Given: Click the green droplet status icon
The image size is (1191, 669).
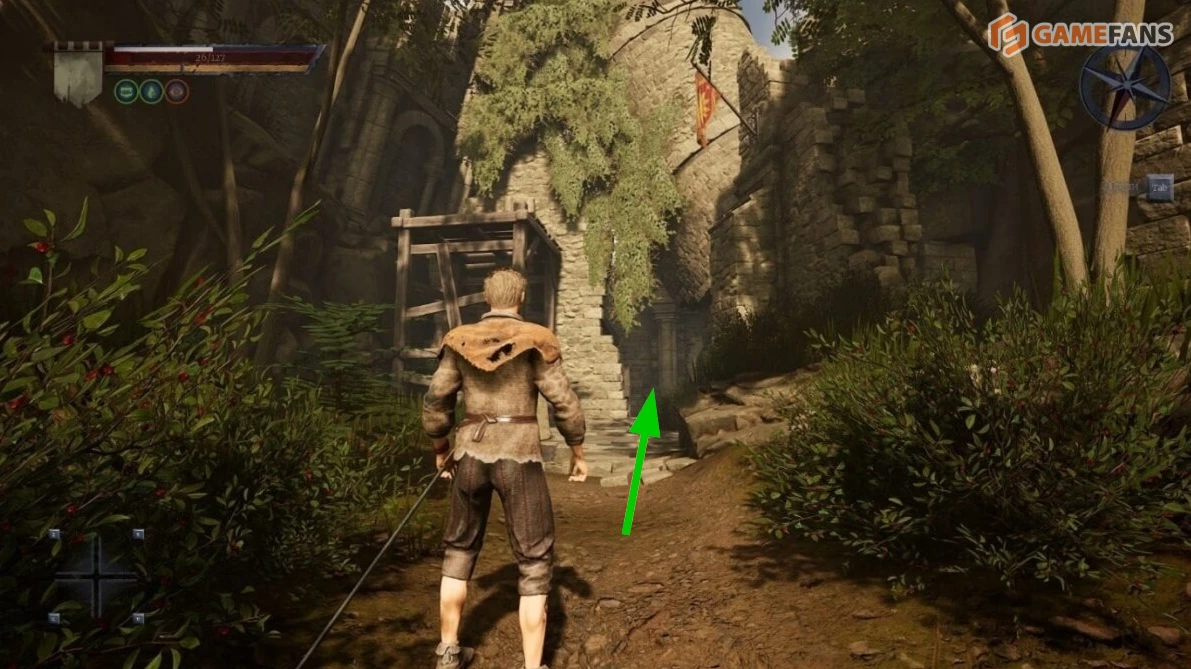Looking at the screenshot, I should click(x=151, y=92).
